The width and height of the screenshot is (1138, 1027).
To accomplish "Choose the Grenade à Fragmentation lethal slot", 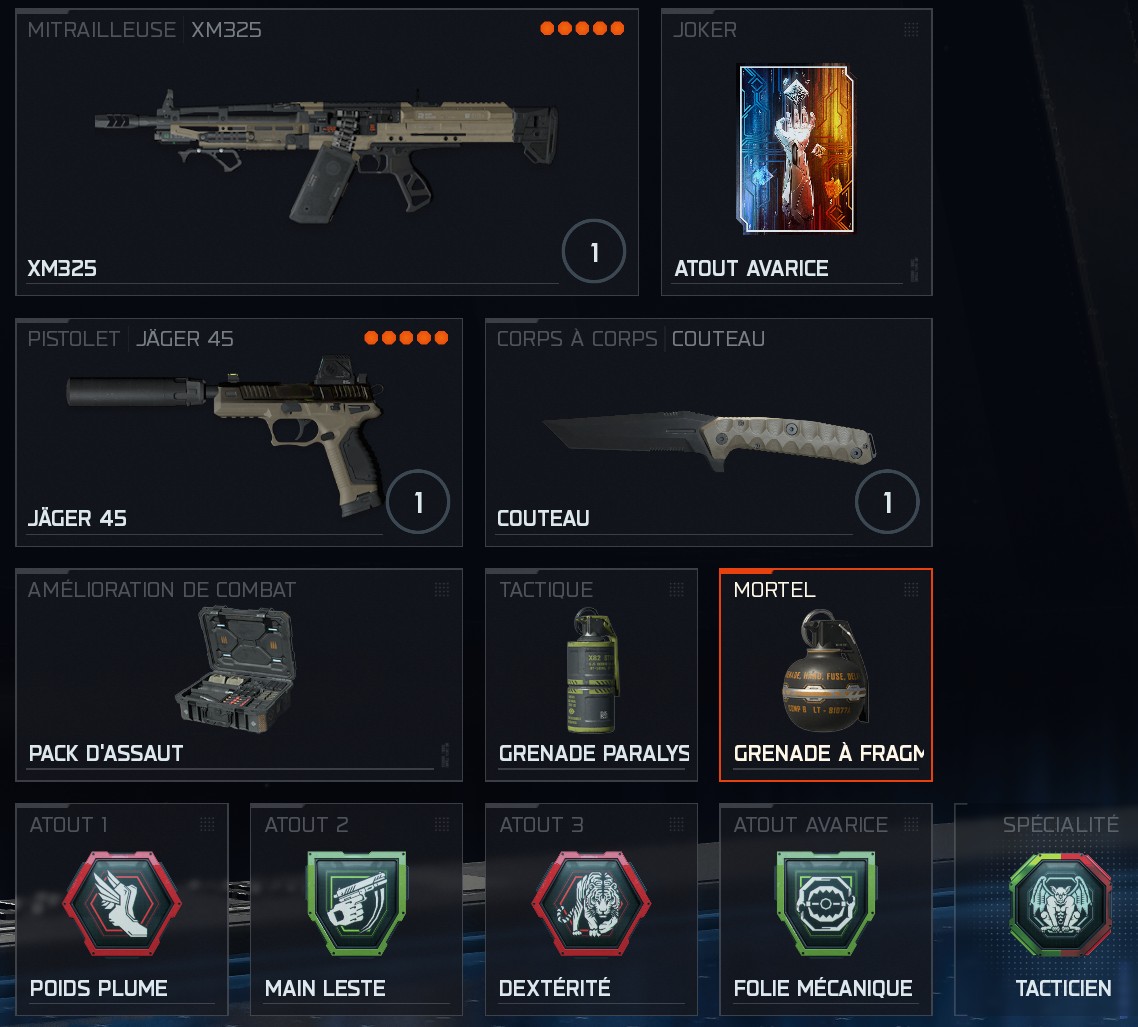I will click(825, 675).
